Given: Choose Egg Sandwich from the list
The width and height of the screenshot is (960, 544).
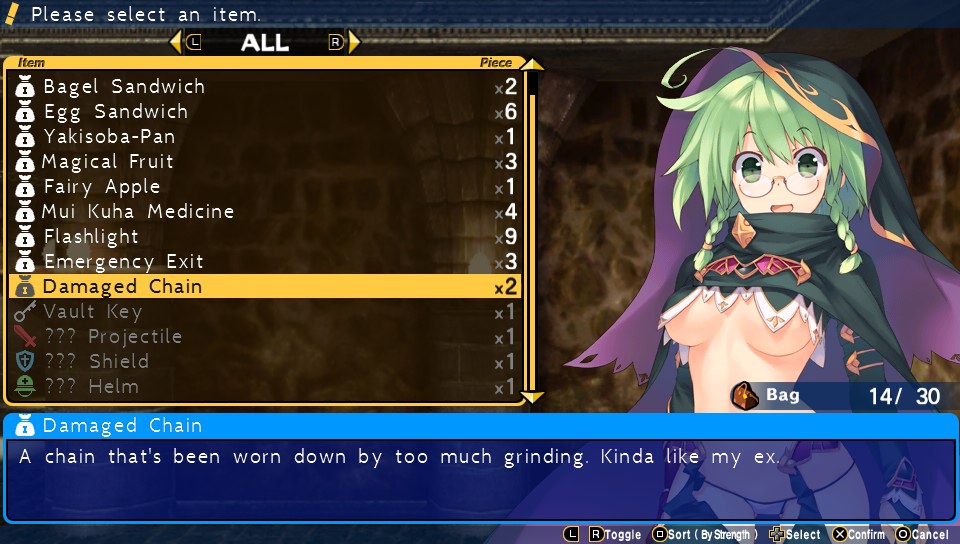Looking at the screenshot, I should 116,112.
